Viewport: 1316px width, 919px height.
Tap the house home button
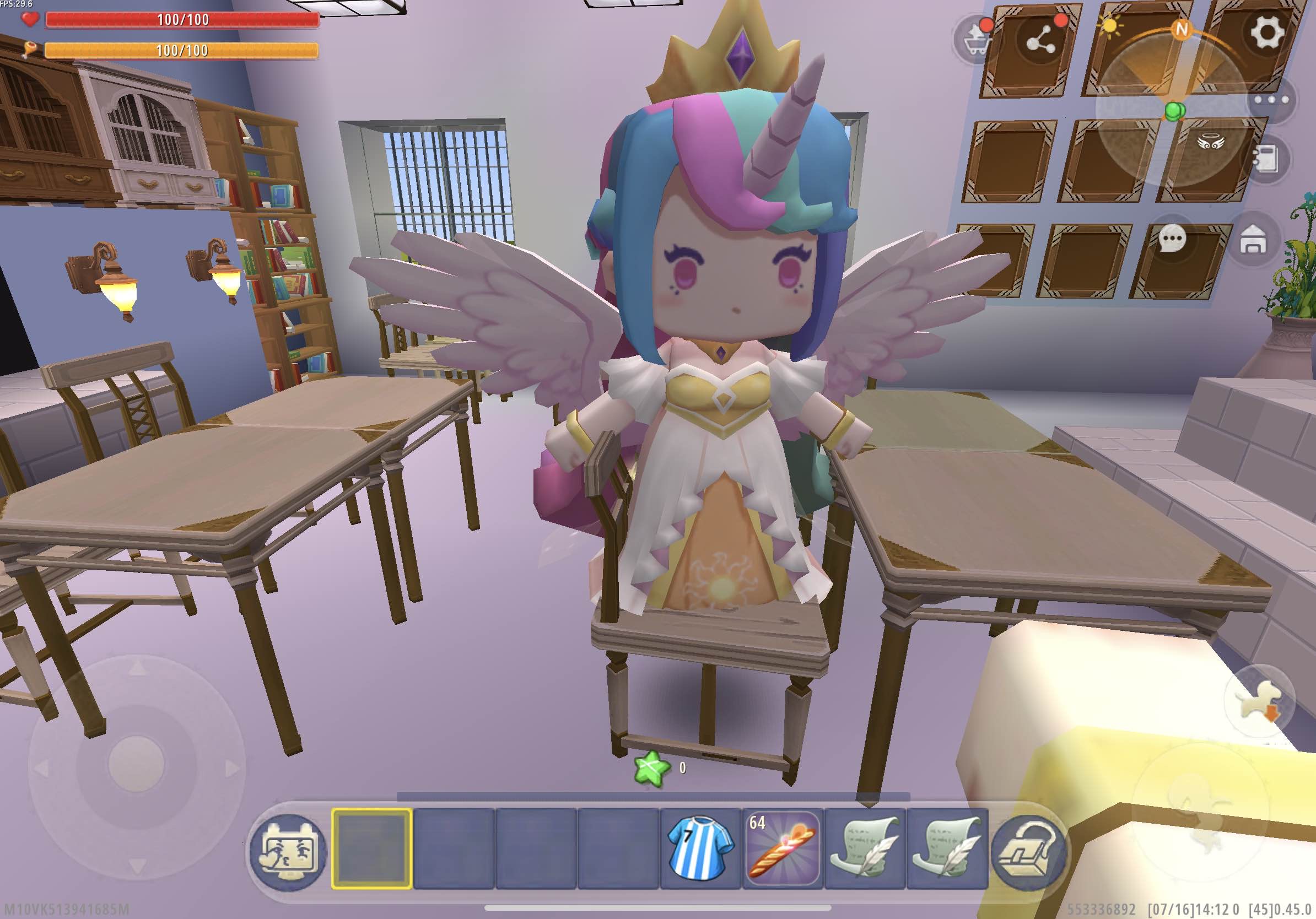tap(1253, 240)
